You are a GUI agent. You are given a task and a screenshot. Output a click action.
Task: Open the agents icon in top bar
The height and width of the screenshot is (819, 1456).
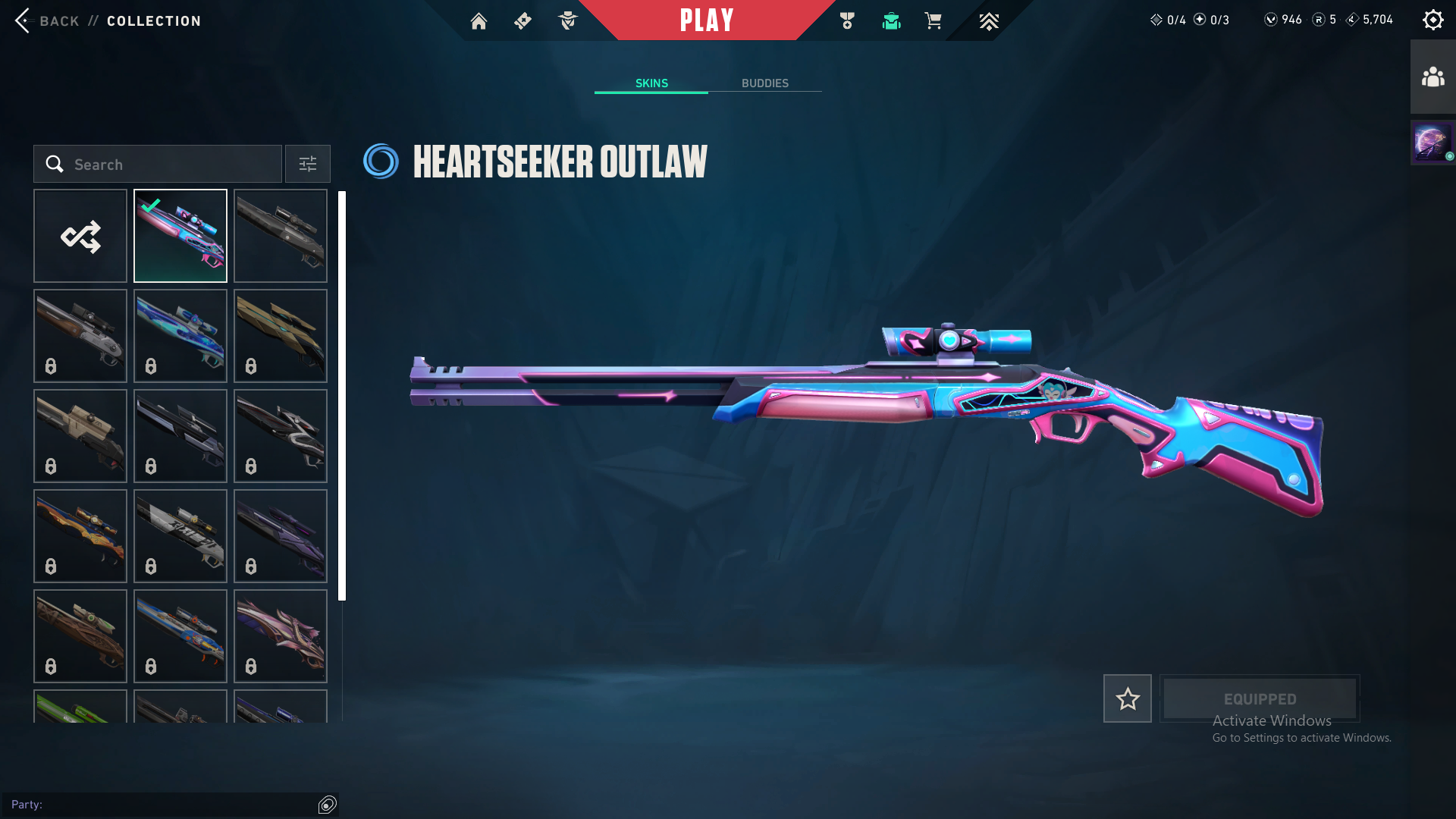568,20
